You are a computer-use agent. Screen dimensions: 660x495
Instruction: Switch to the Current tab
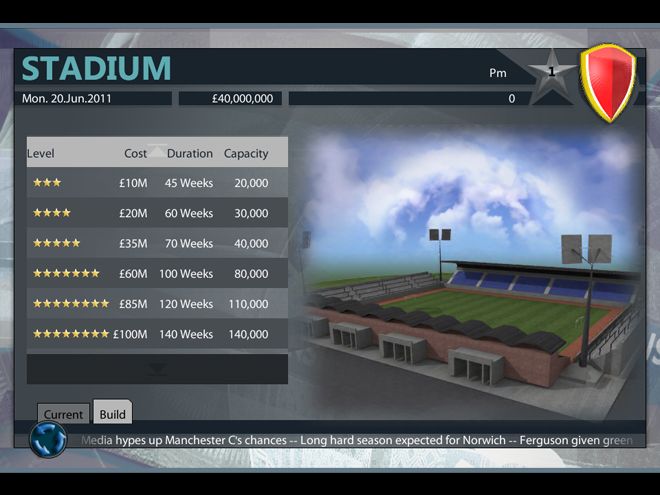click(x=63, y=414)
